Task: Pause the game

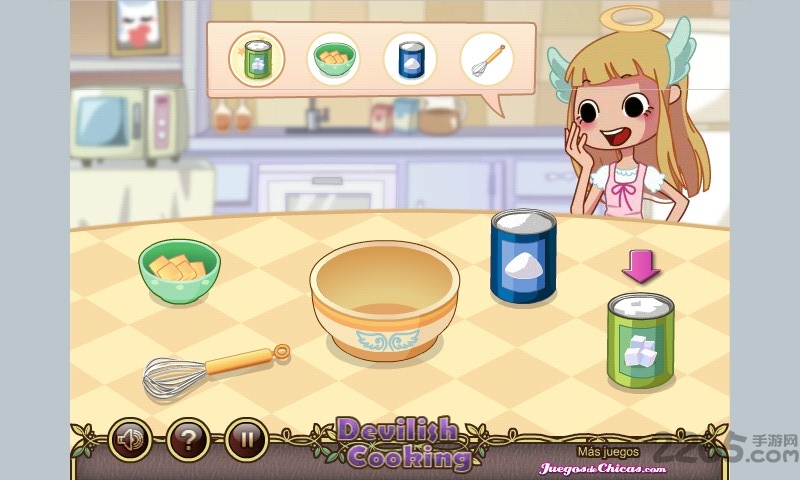Action: point(245,439)
